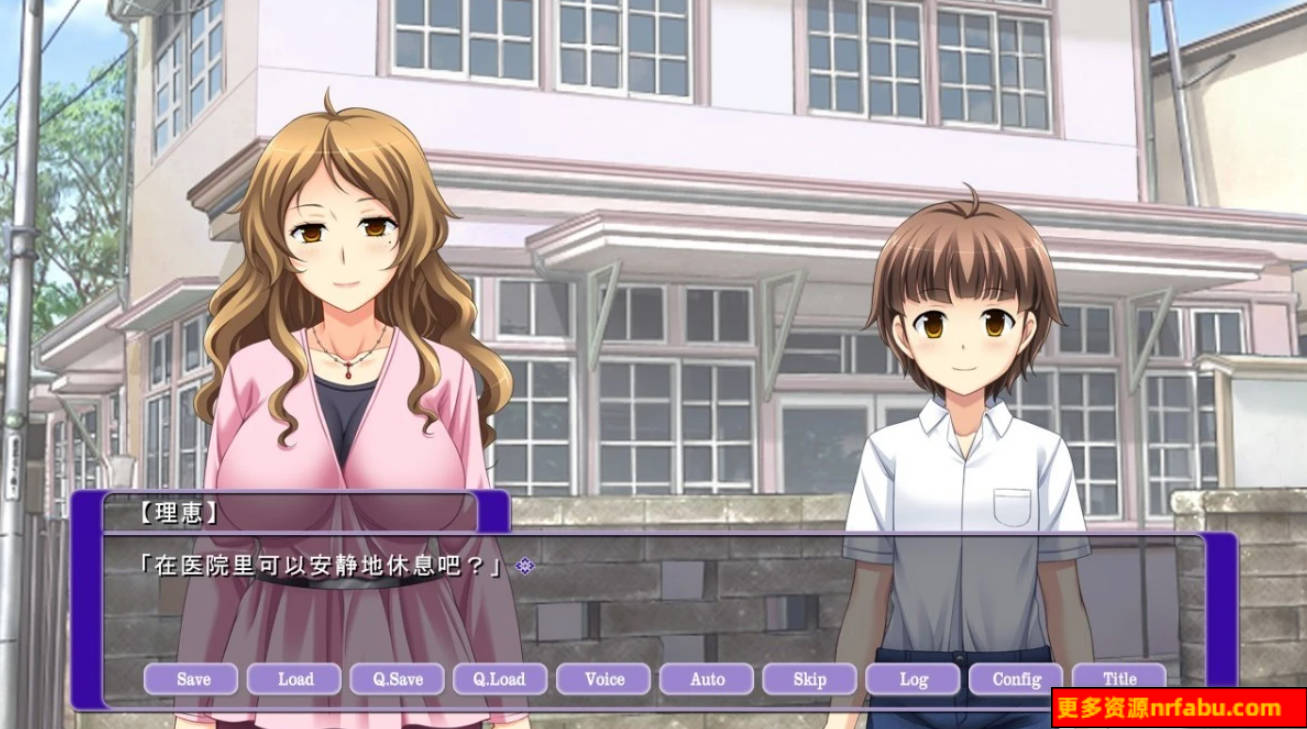Activate the Skip button
The image size is (1307, 729).
pos(809,679)
